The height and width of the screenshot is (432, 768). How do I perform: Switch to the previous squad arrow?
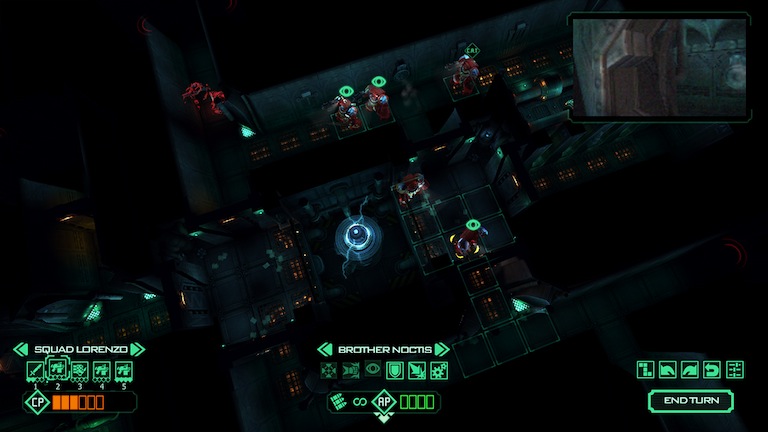point(20,349)
